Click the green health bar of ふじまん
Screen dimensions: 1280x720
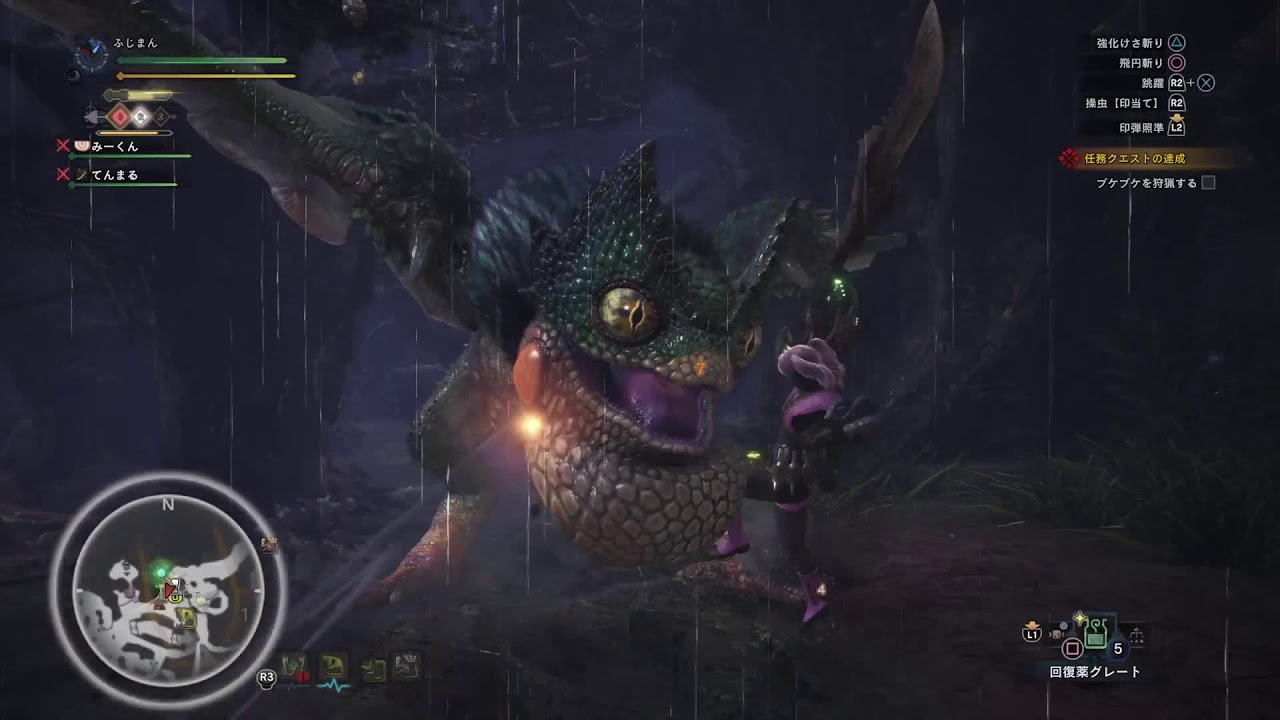[200, 60]
